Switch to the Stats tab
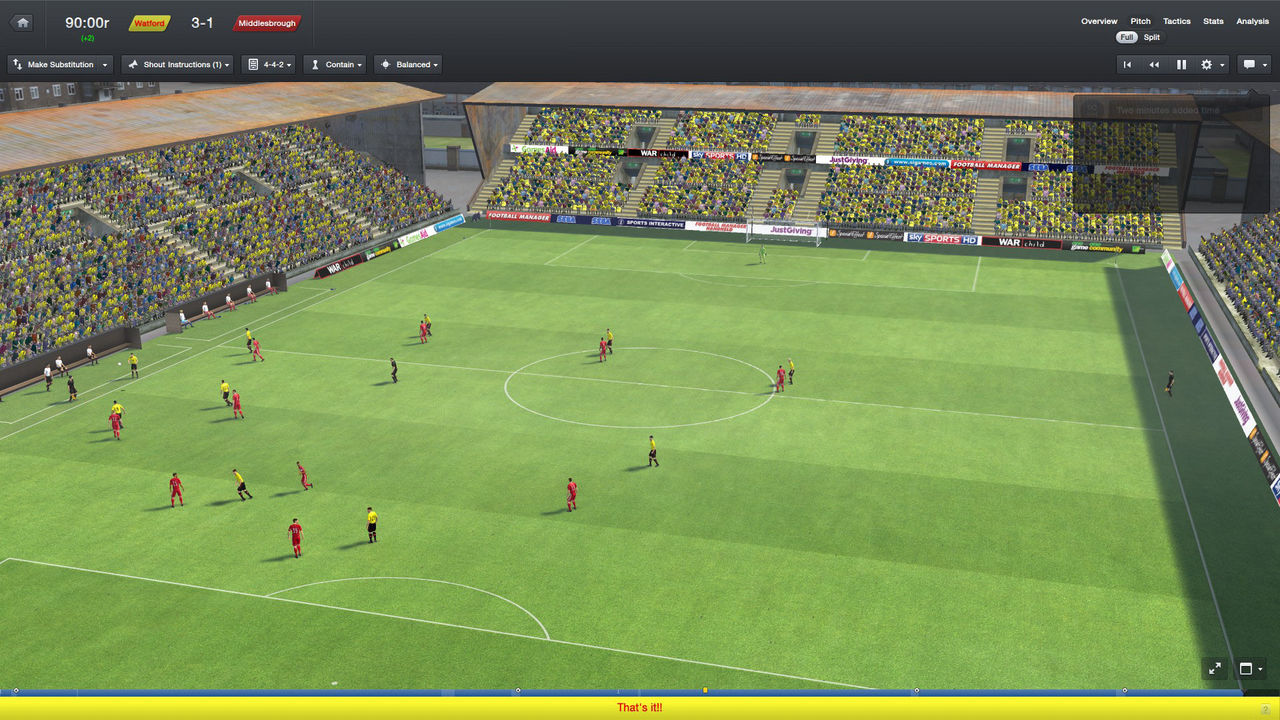The height and width of the screenshot is (720, 1280). coord(1213,21)
